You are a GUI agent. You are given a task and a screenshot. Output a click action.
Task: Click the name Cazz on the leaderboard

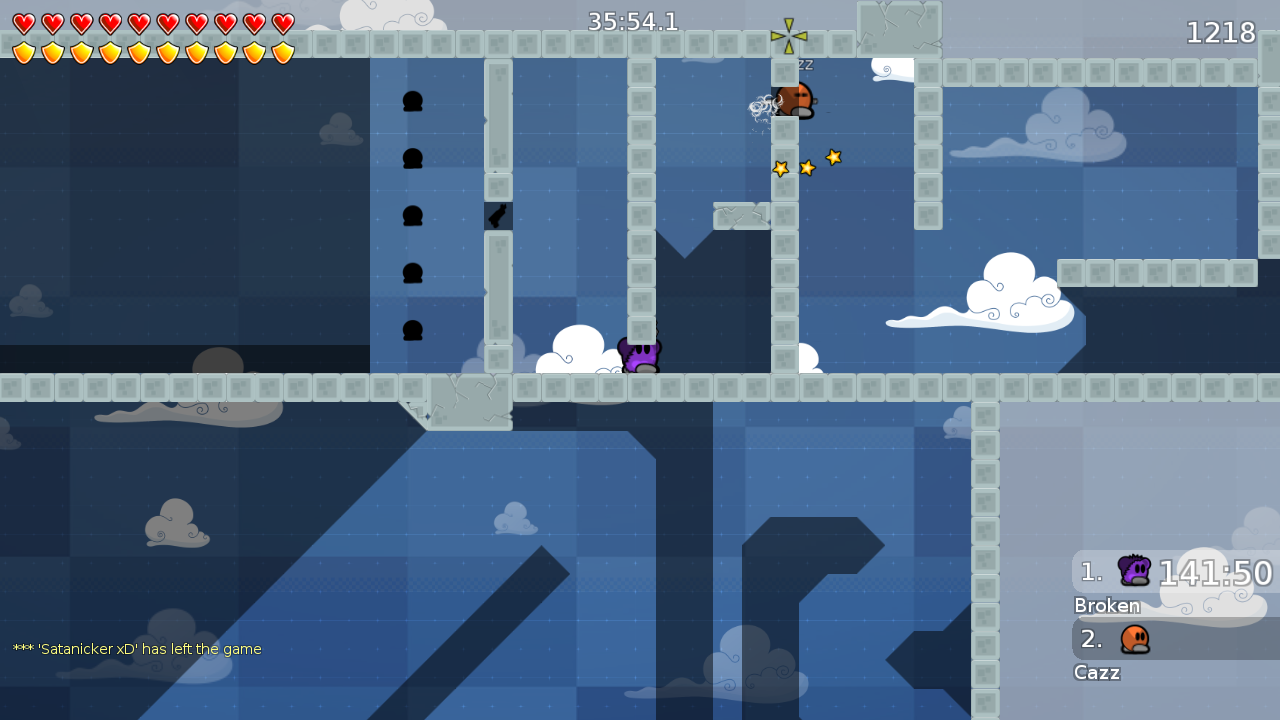1096,673
